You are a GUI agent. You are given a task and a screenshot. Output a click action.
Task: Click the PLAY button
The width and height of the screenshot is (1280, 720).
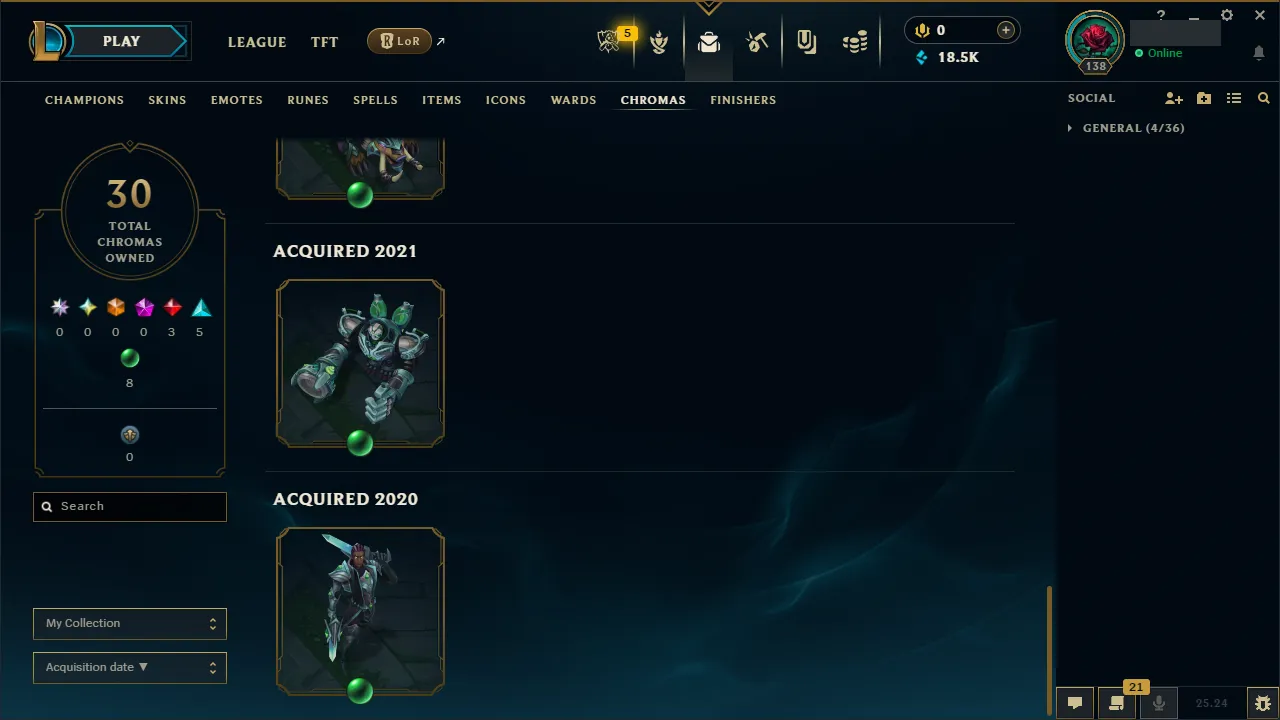[121, 41]
